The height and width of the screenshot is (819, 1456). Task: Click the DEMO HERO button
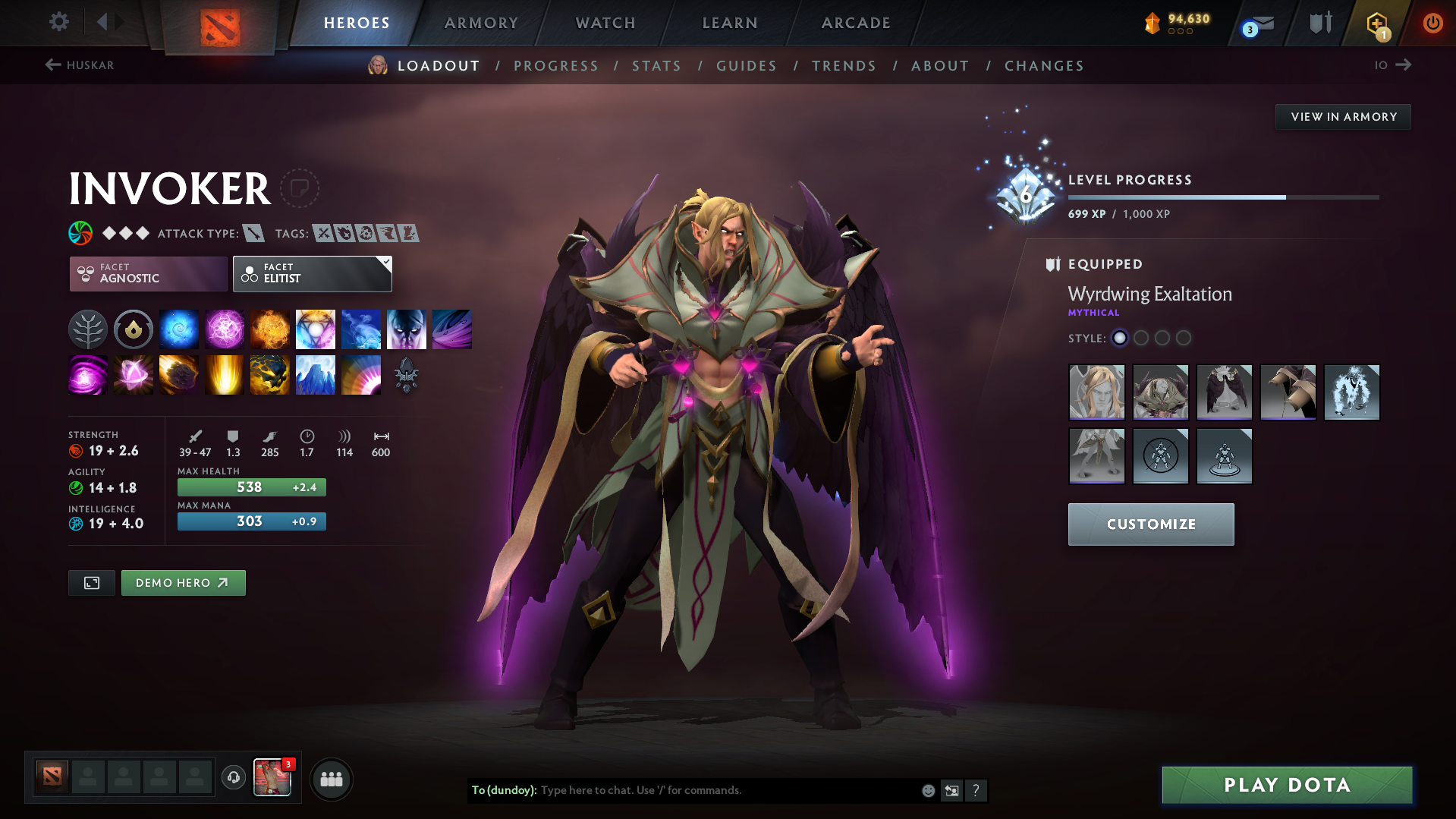point(183,582)
